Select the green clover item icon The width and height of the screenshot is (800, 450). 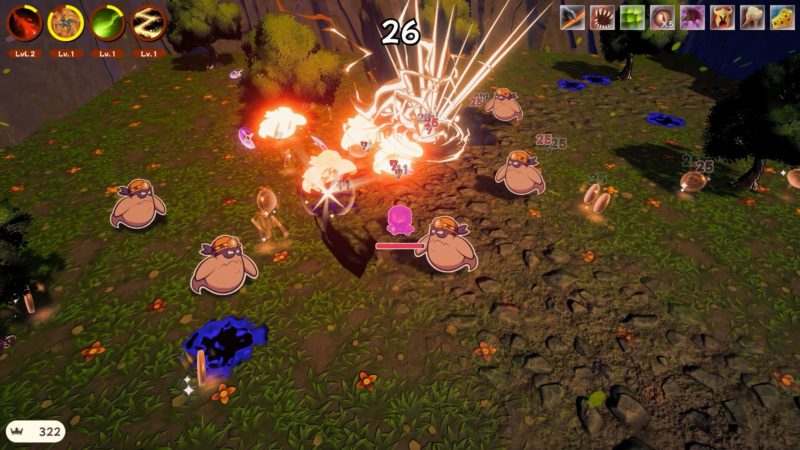click(x=632, y=17)
